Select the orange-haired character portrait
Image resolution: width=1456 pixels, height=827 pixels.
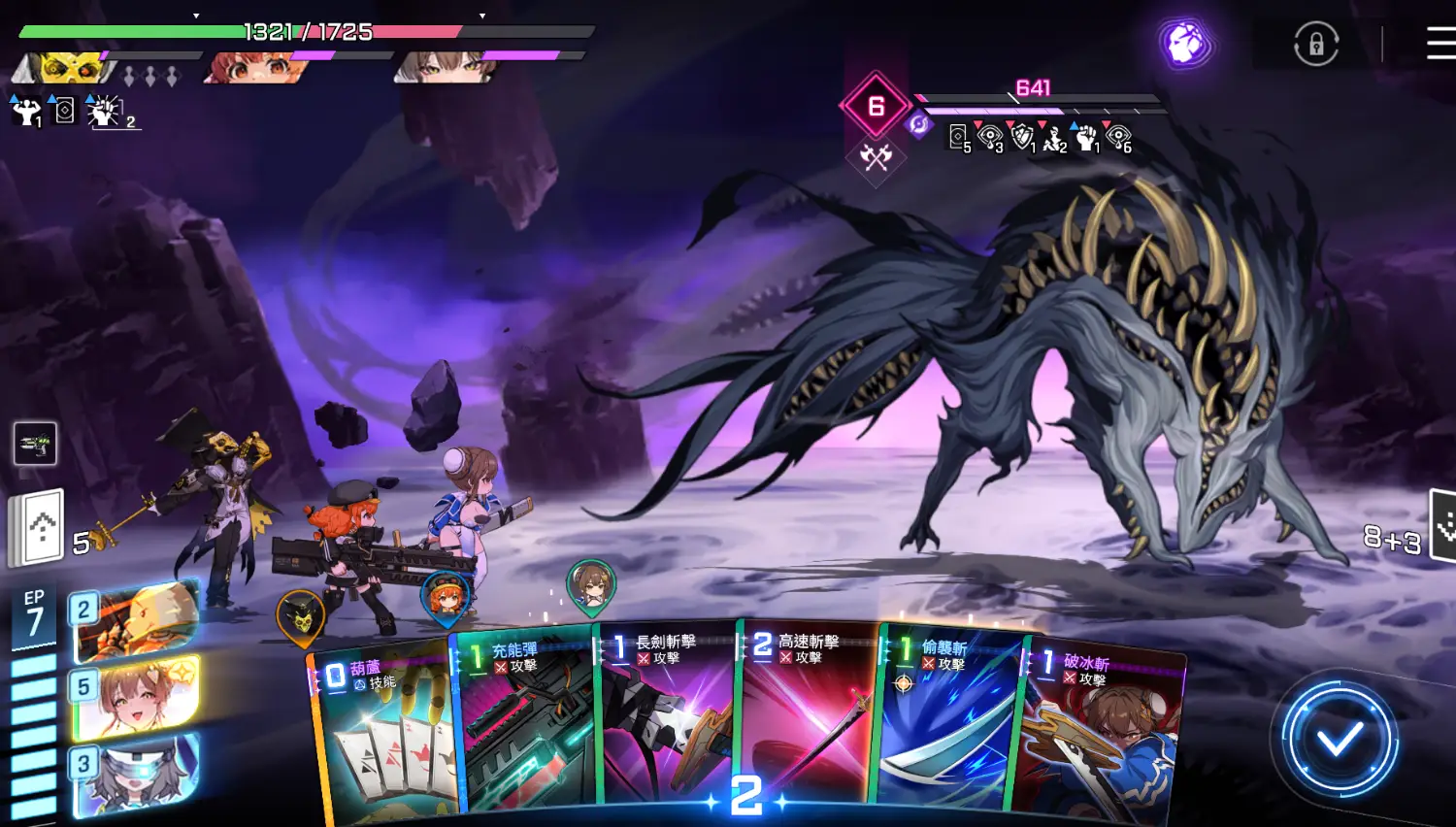(254, 68)
